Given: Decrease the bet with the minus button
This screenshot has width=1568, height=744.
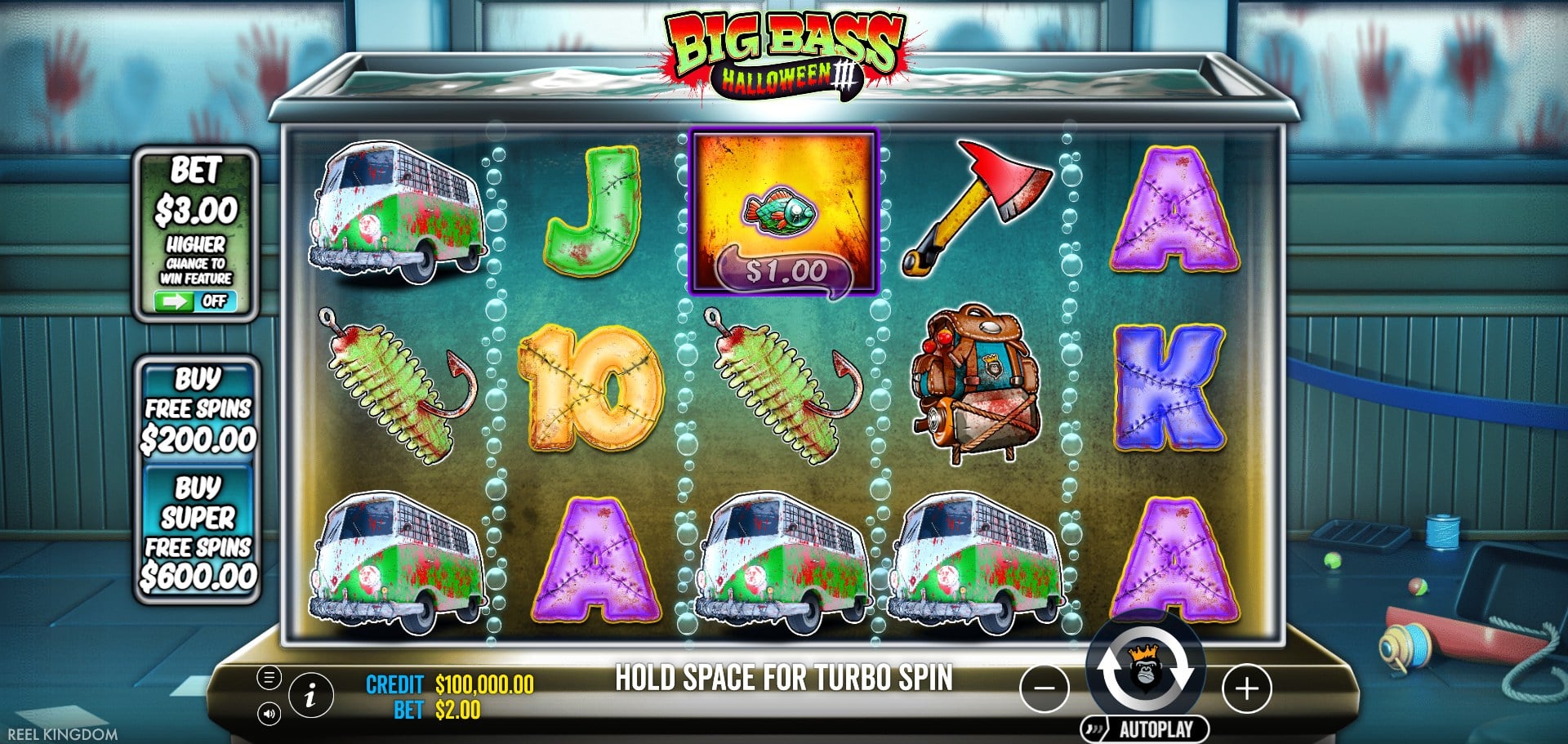Looking at the screenshot, I should click(x=1045, y=688).
